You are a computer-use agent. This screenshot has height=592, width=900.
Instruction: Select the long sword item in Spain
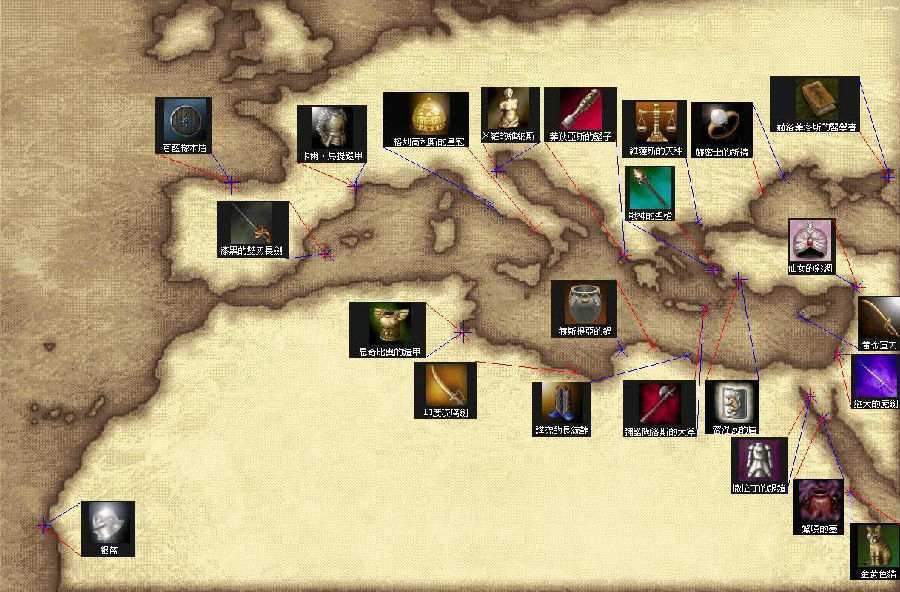252,224
